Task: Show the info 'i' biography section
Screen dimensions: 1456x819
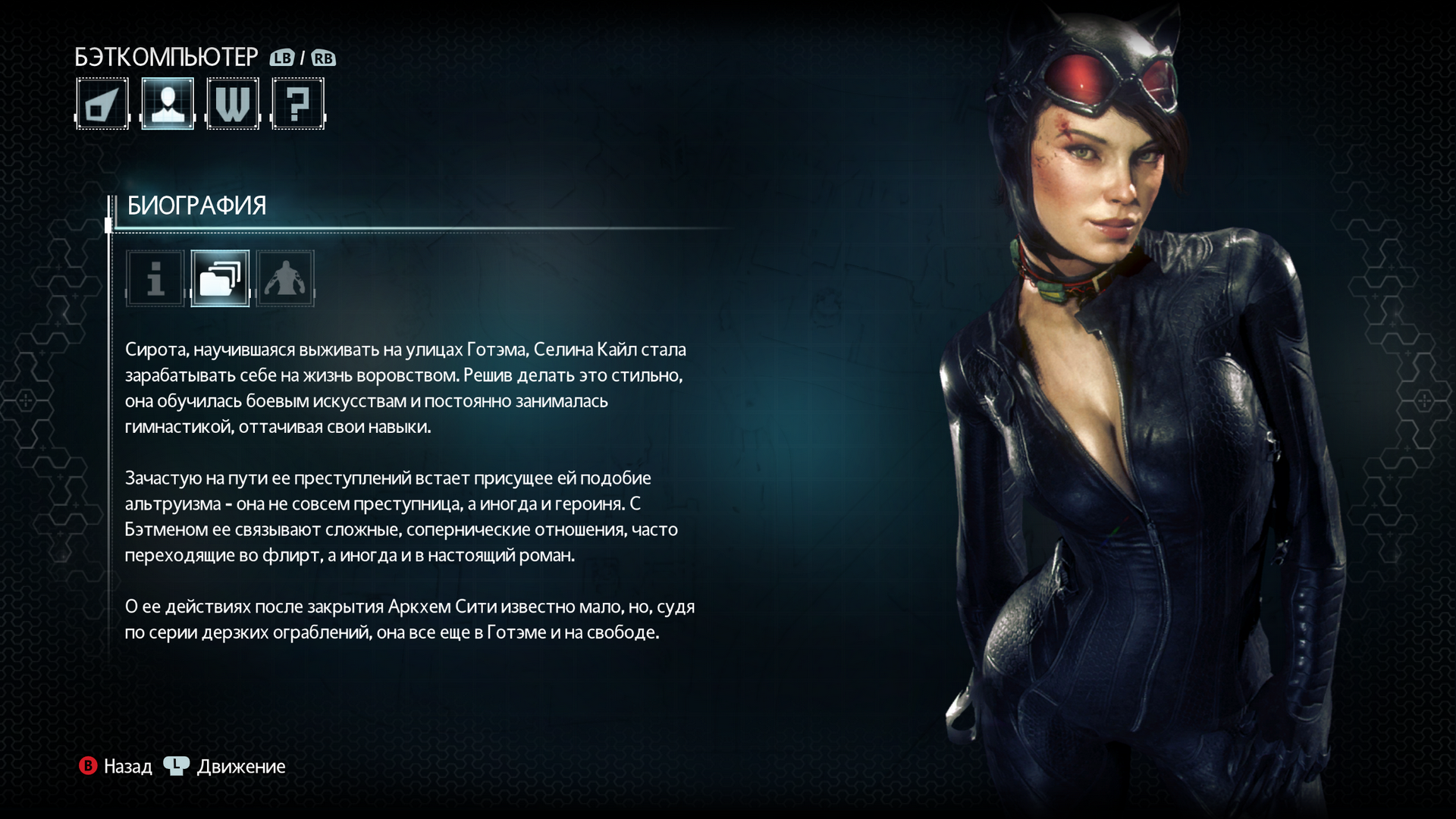Action: point(155,278)
